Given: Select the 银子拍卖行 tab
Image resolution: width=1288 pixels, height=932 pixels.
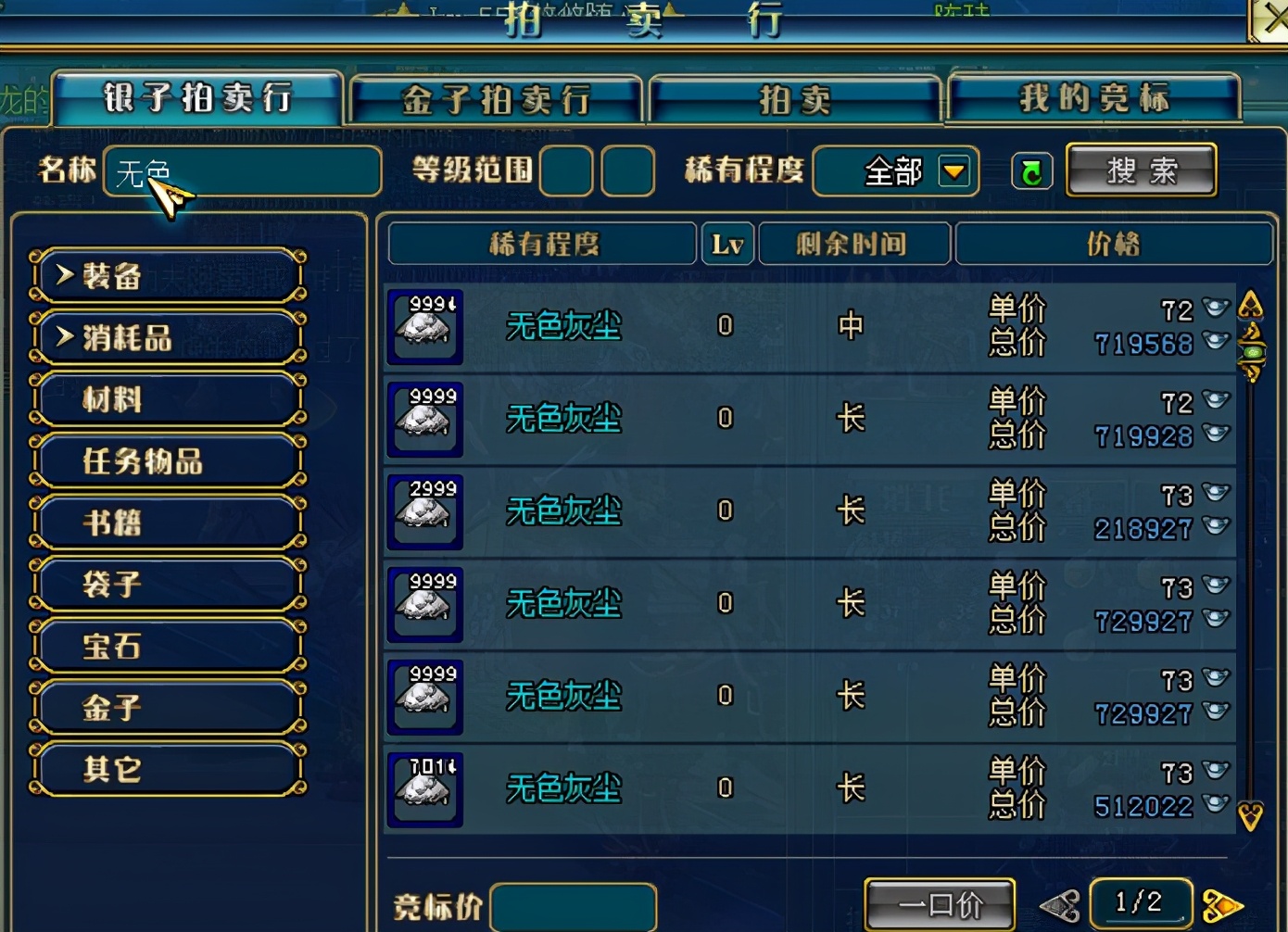Looking at the screenshot, I should click(x=197, y=97).
